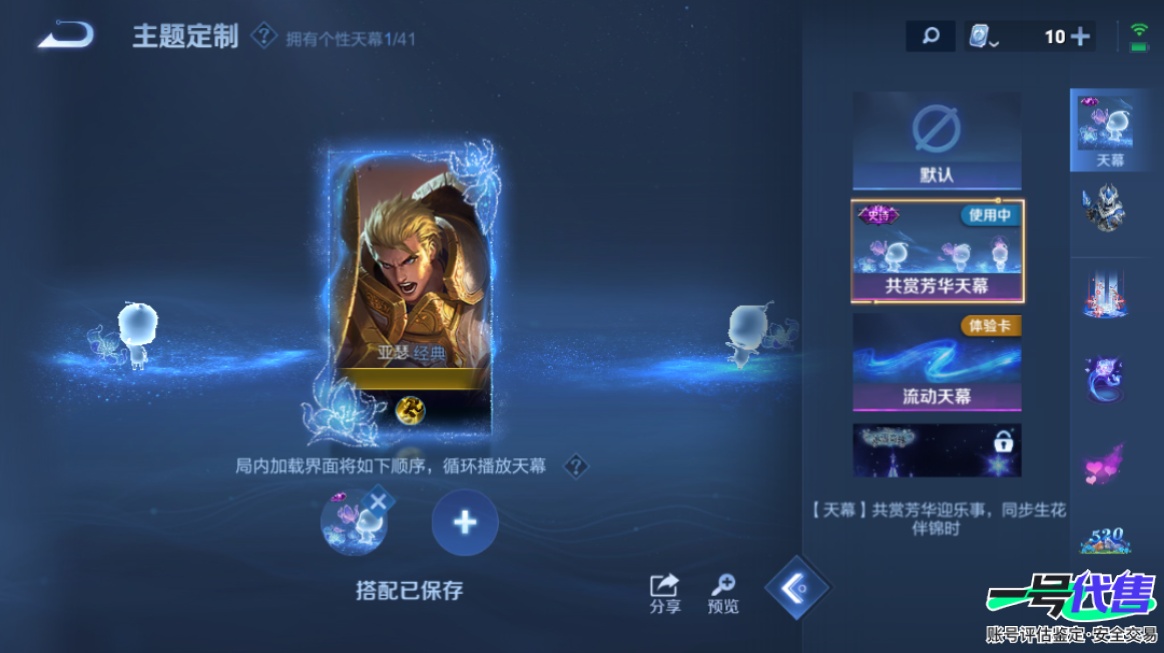This screenshot has width=1164, height=653.
Task: Go back using the return arrow
Action: click(x=65, y=36)
